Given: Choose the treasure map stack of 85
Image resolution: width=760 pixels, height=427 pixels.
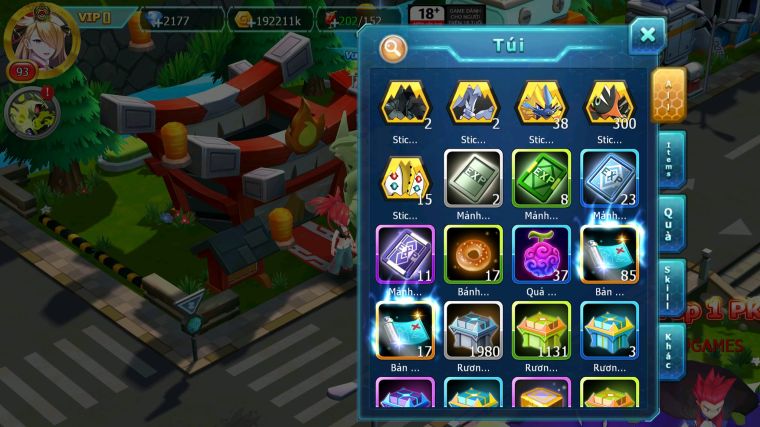Looking at the screenshot, I should (x=609, y=255).
